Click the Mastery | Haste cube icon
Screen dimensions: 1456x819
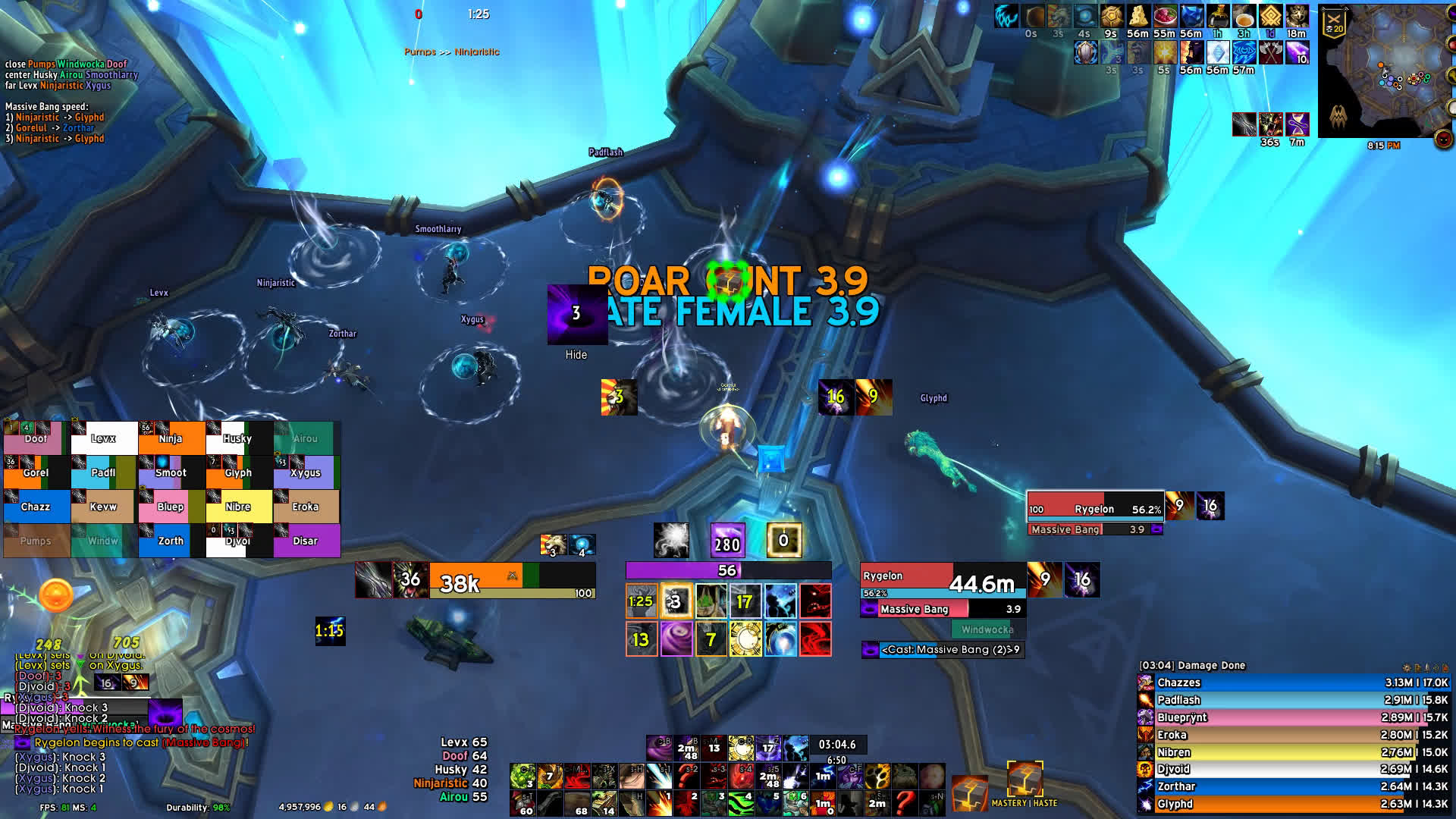pos(1025,779)
